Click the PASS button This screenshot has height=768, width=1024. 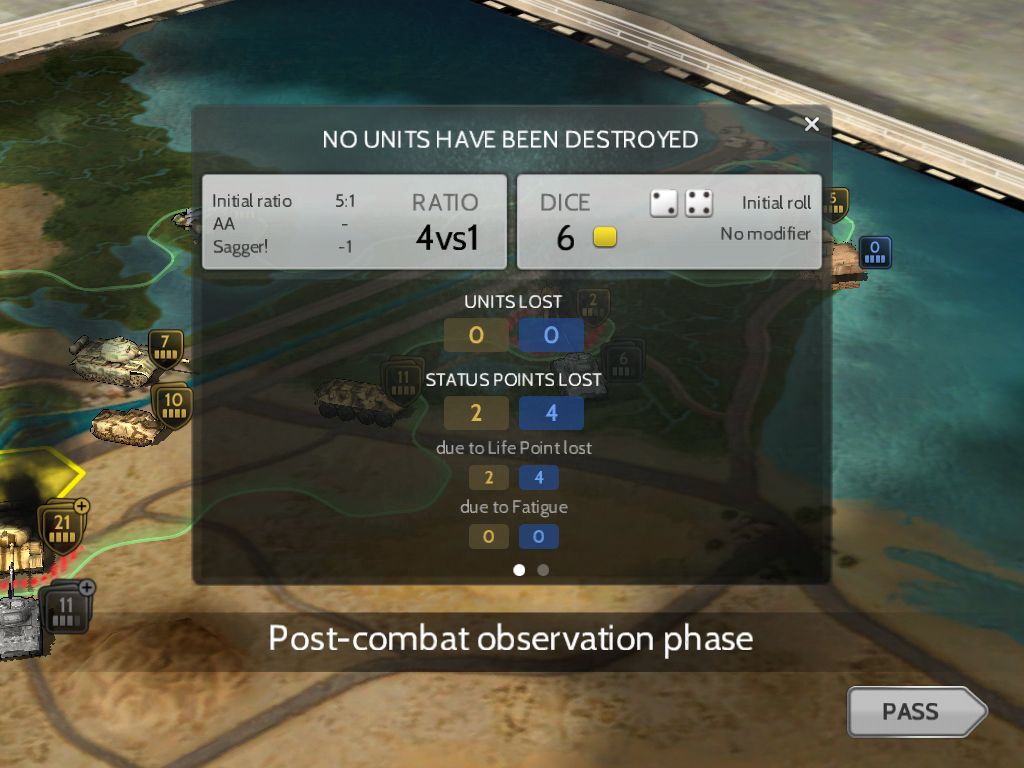click(x=913, y=712)
